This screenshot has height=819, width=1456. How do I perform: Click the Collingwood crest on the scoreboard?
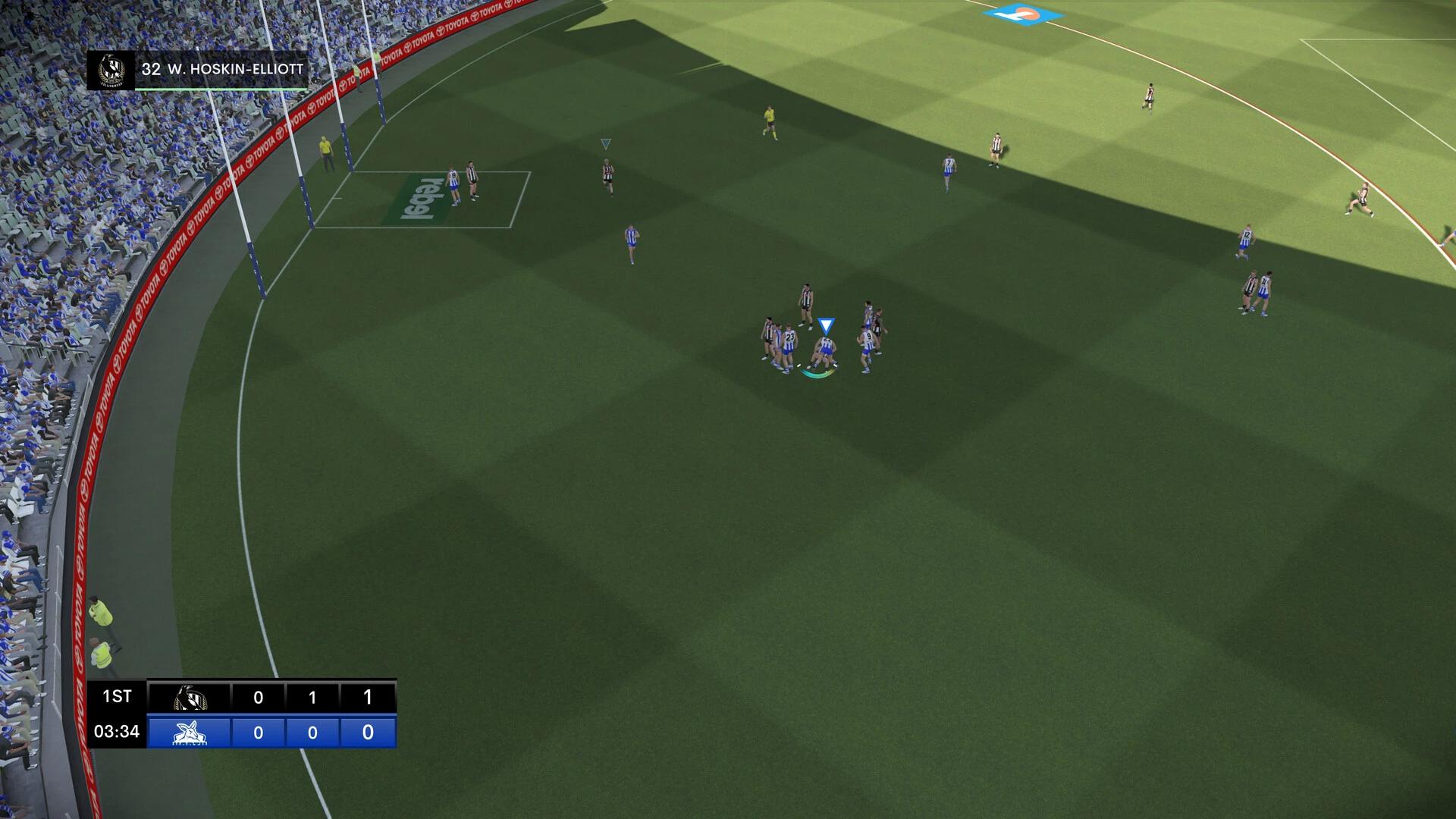[x=191, y=698]
